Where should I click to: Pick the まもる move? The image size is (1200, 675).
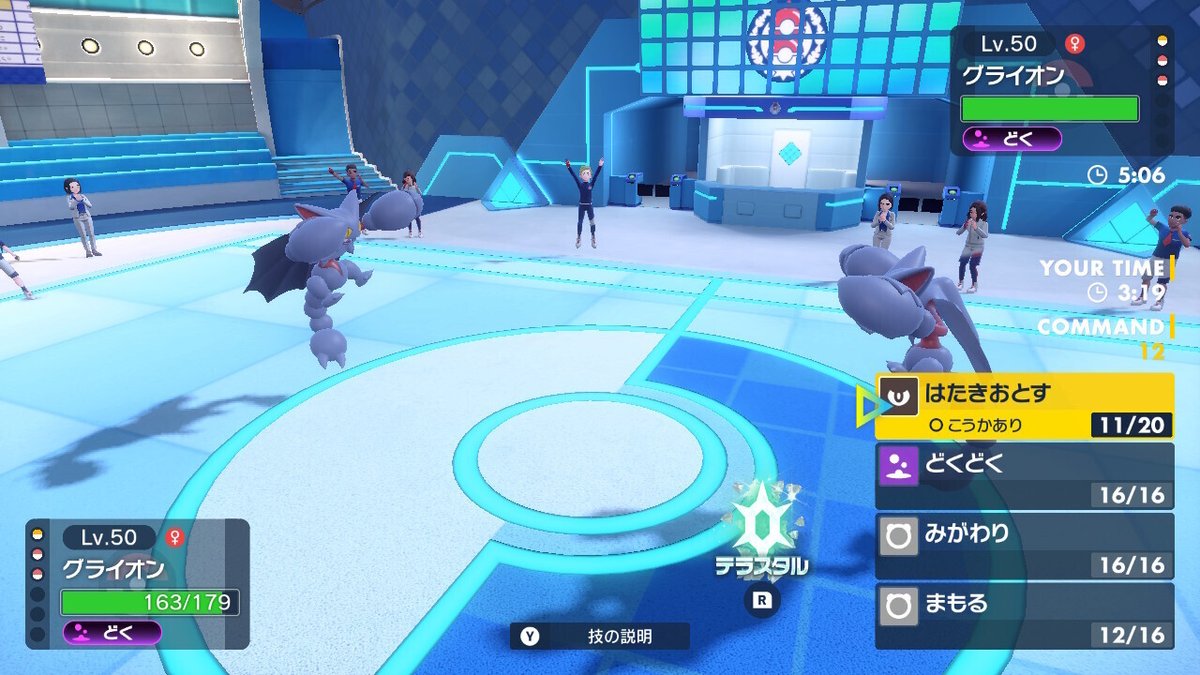[x=1023, y=615]
